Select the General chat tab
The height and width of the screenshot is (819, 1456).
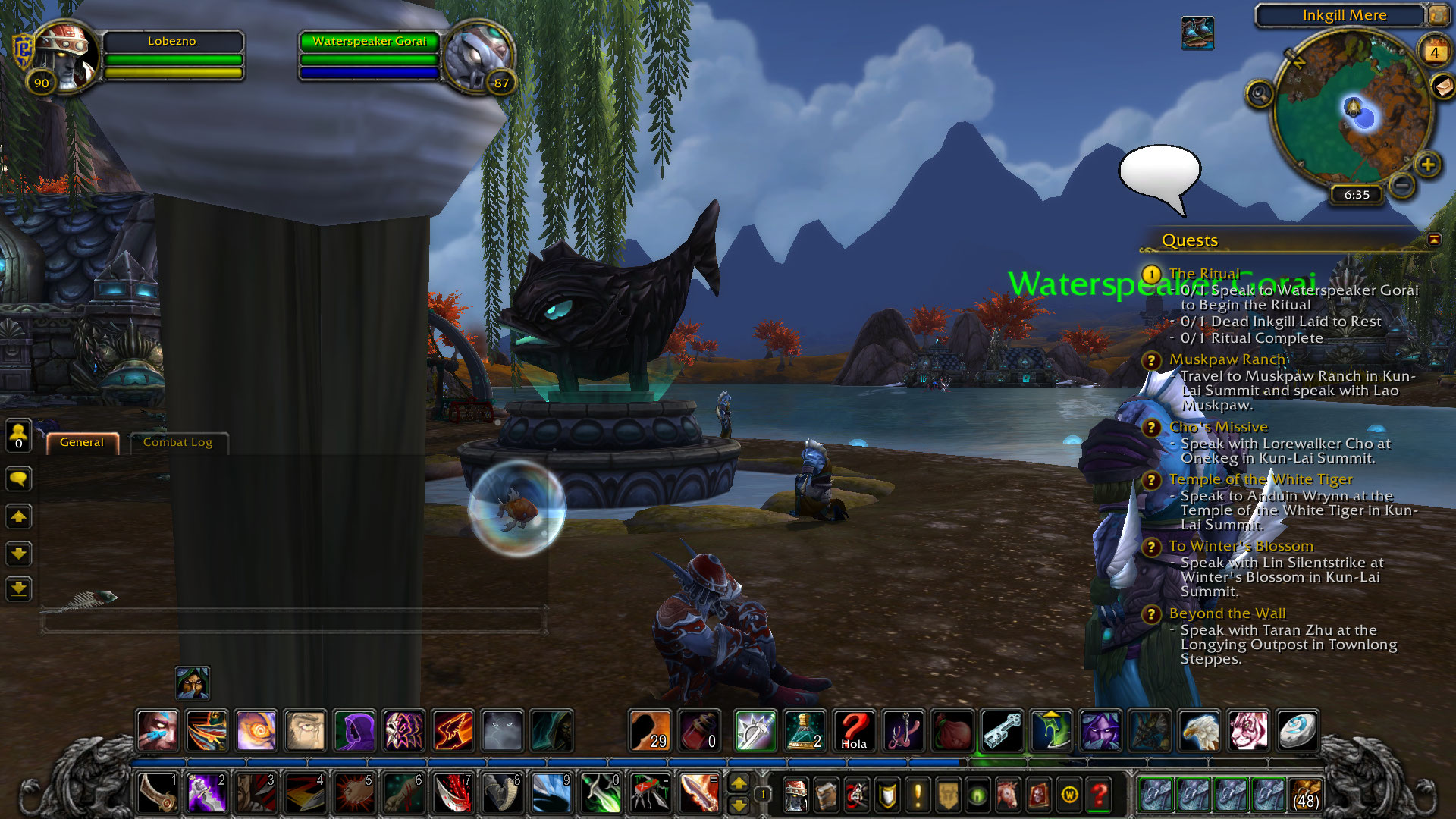(82, 442)
